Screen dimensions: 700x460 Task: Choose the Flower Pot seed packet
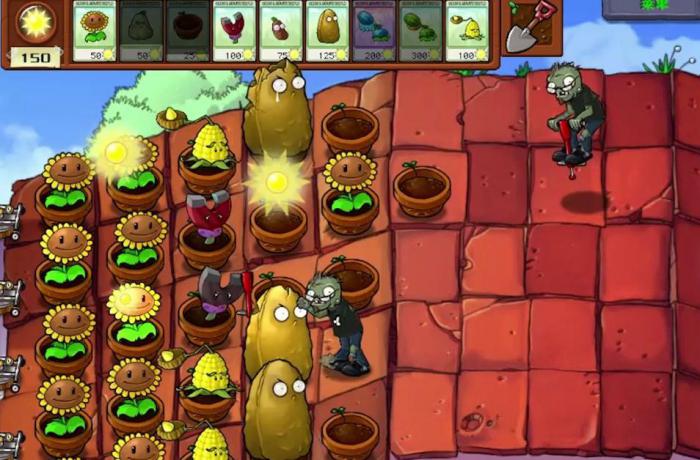tap(189, 31)
